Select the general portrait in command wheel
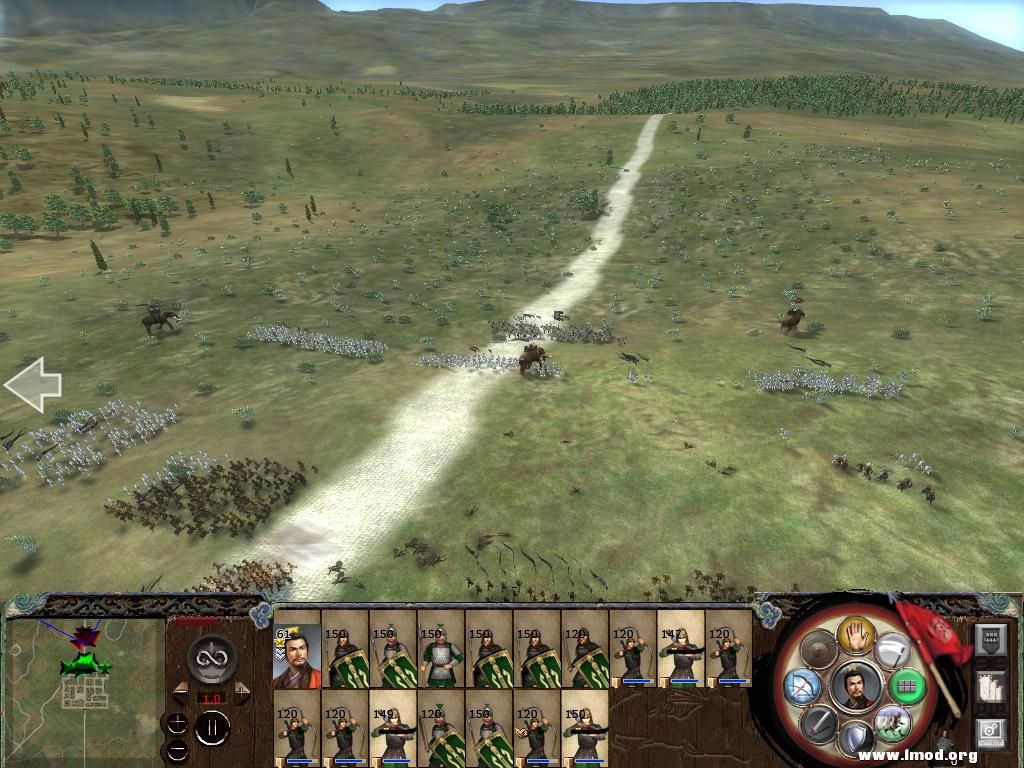Screen dimensions: 1024x768 tap(856, 686)
